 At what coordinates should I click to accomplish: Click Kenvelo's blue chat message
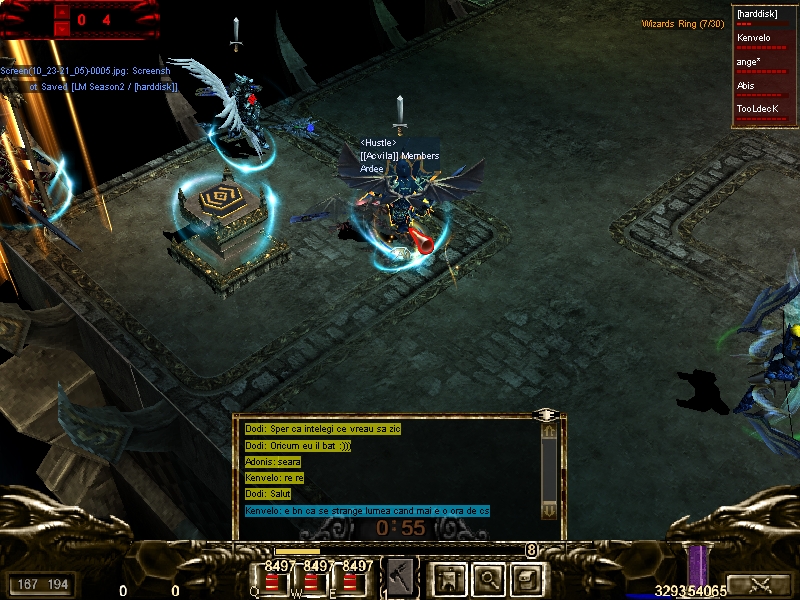pyautogui.click(x=367, y=511)
